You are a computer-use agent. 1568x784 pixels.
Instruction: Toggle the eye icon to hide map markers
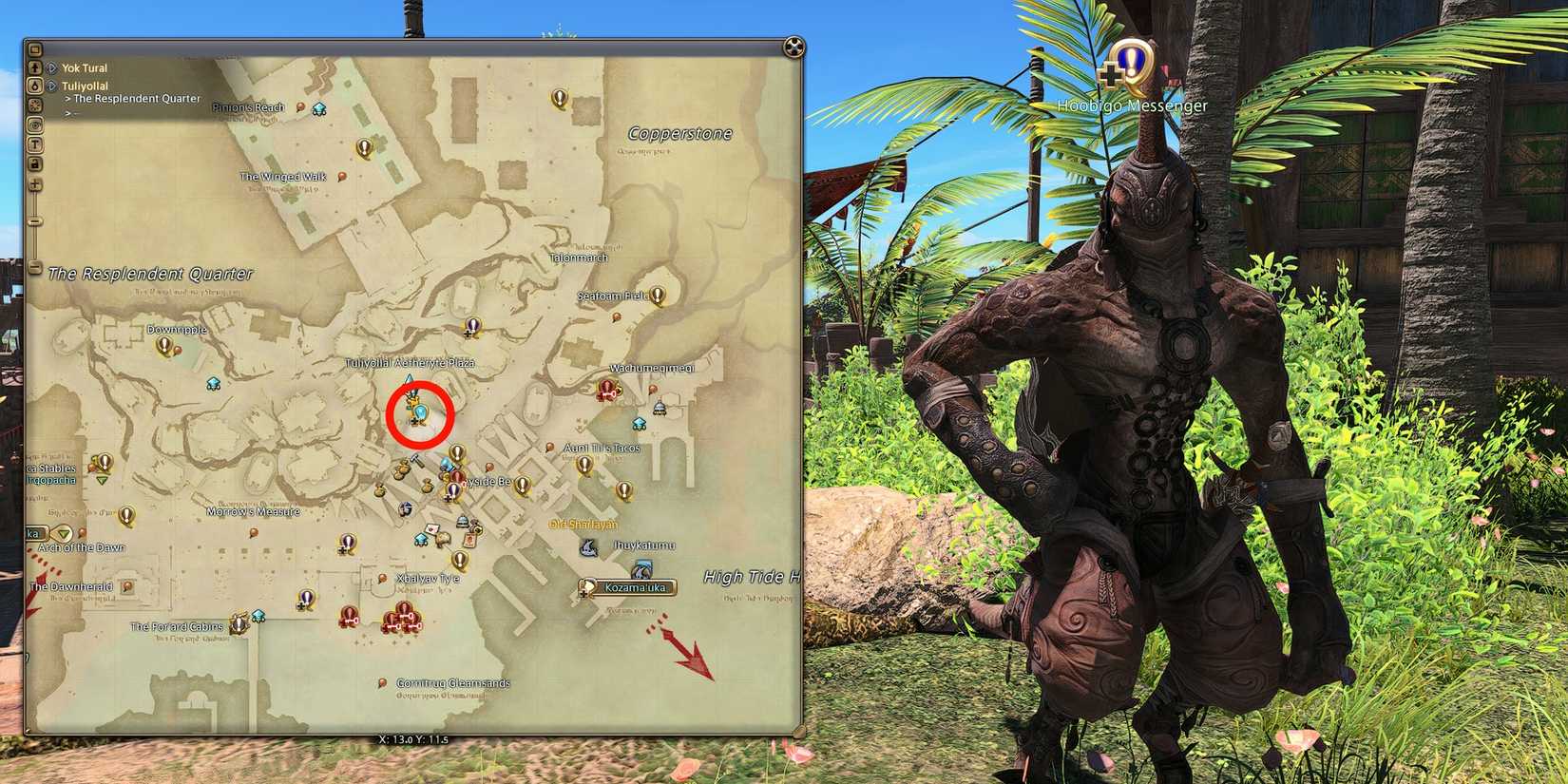34,125
